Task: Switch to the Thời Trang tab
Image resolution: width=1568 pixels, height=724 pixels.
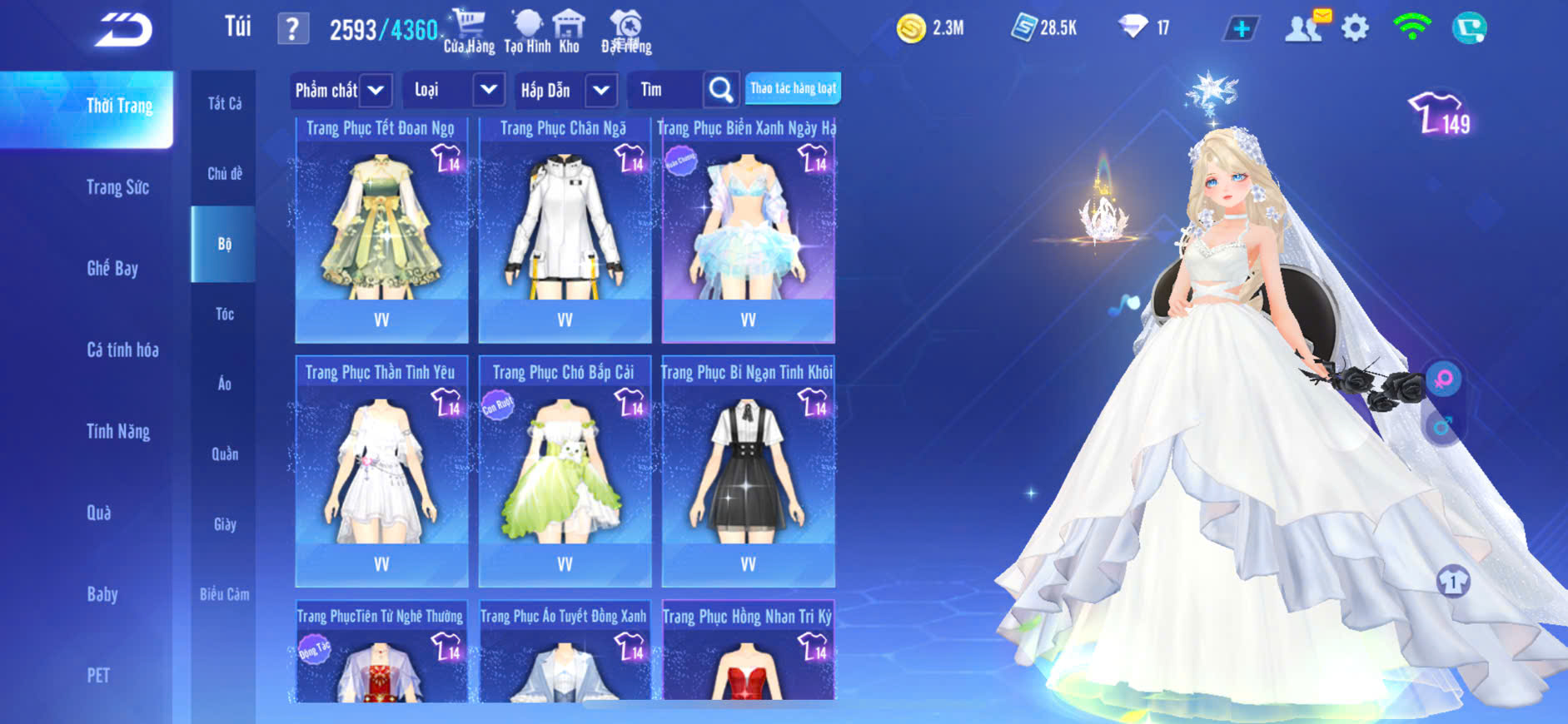Action: (x=119, y=107)
